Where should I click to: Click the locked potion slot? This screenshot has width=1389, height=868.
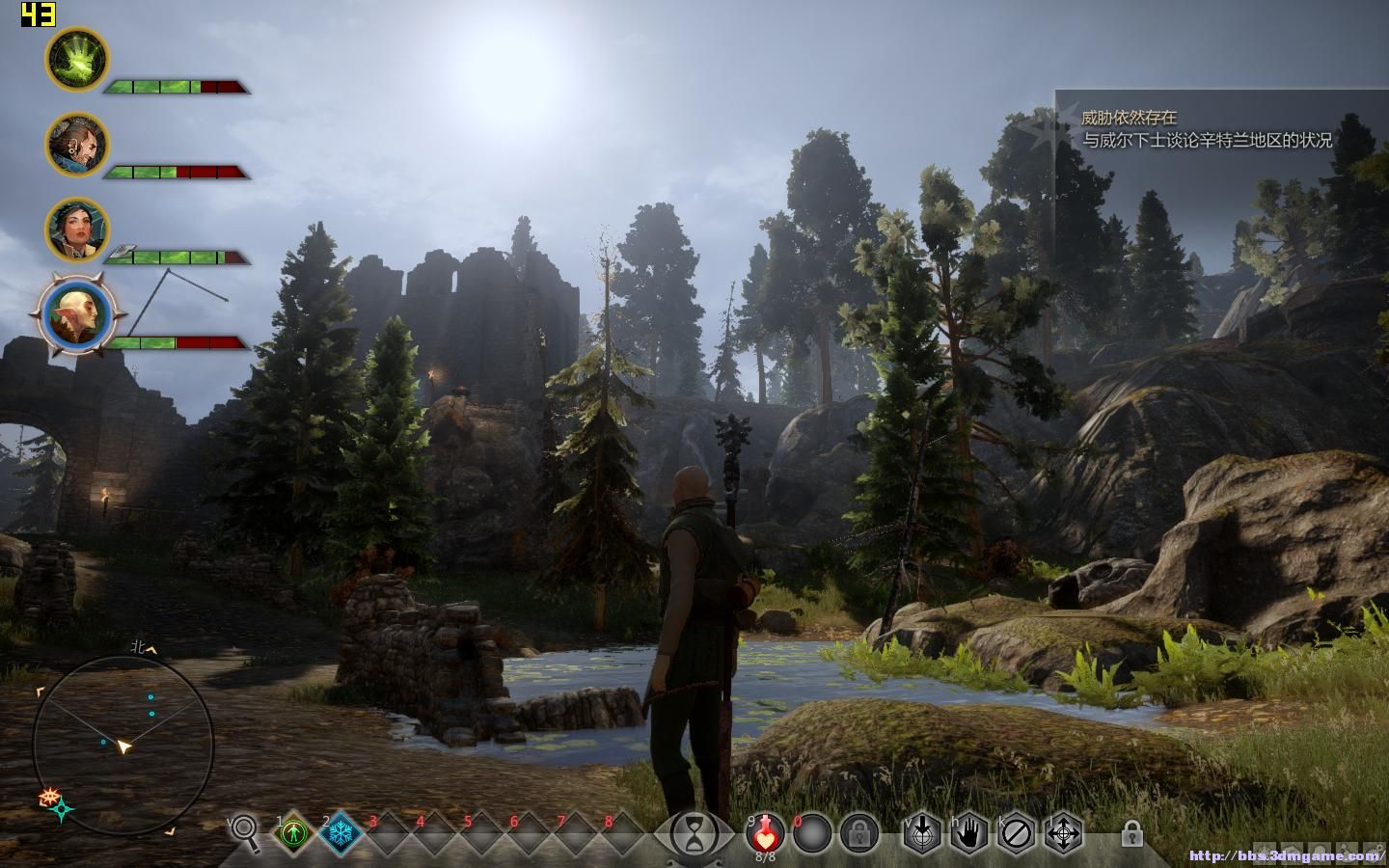[x=858, y=832]
